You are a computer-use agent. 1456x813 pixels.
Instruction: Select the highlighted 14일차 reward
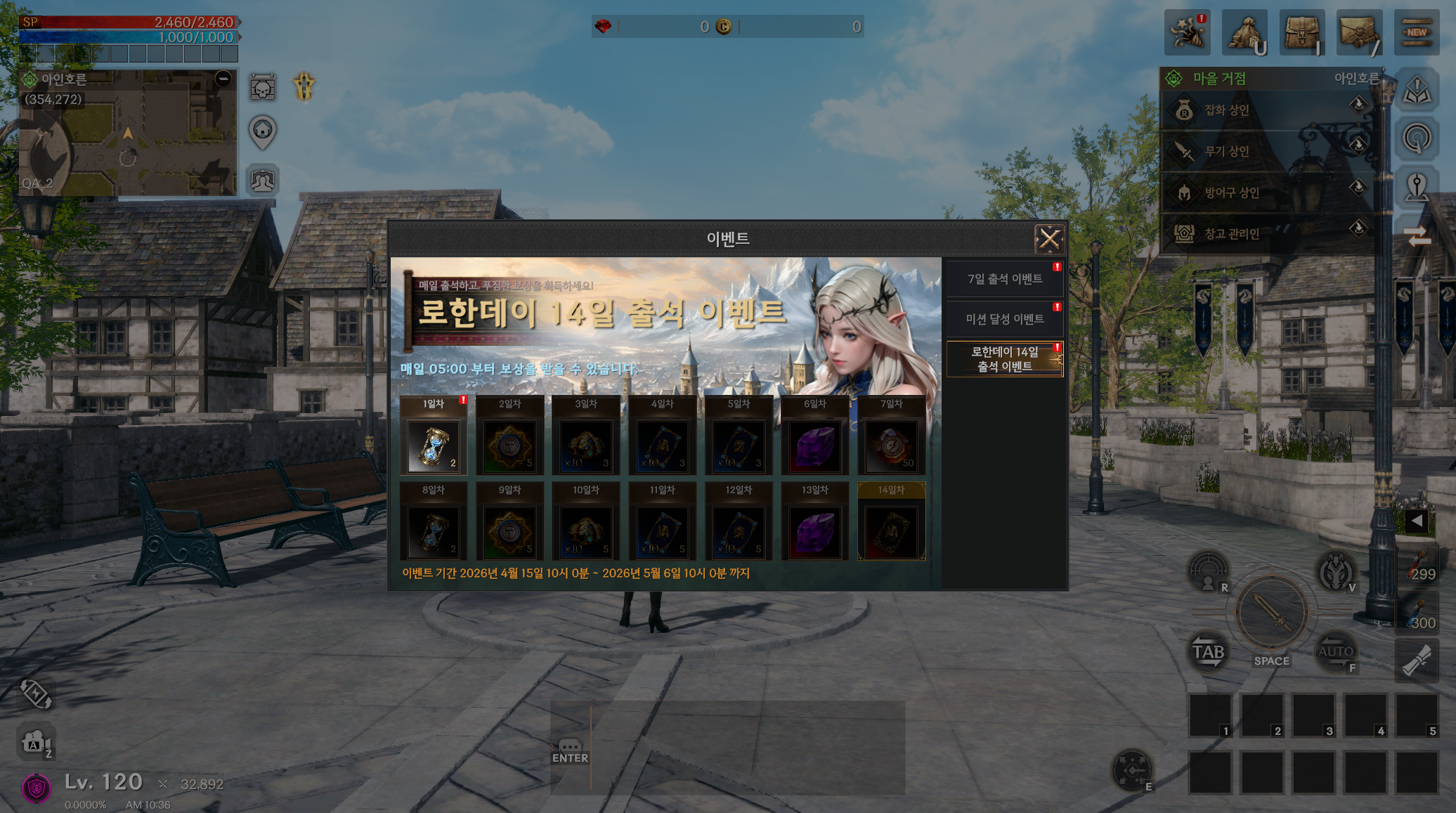(x=891, y=531)
